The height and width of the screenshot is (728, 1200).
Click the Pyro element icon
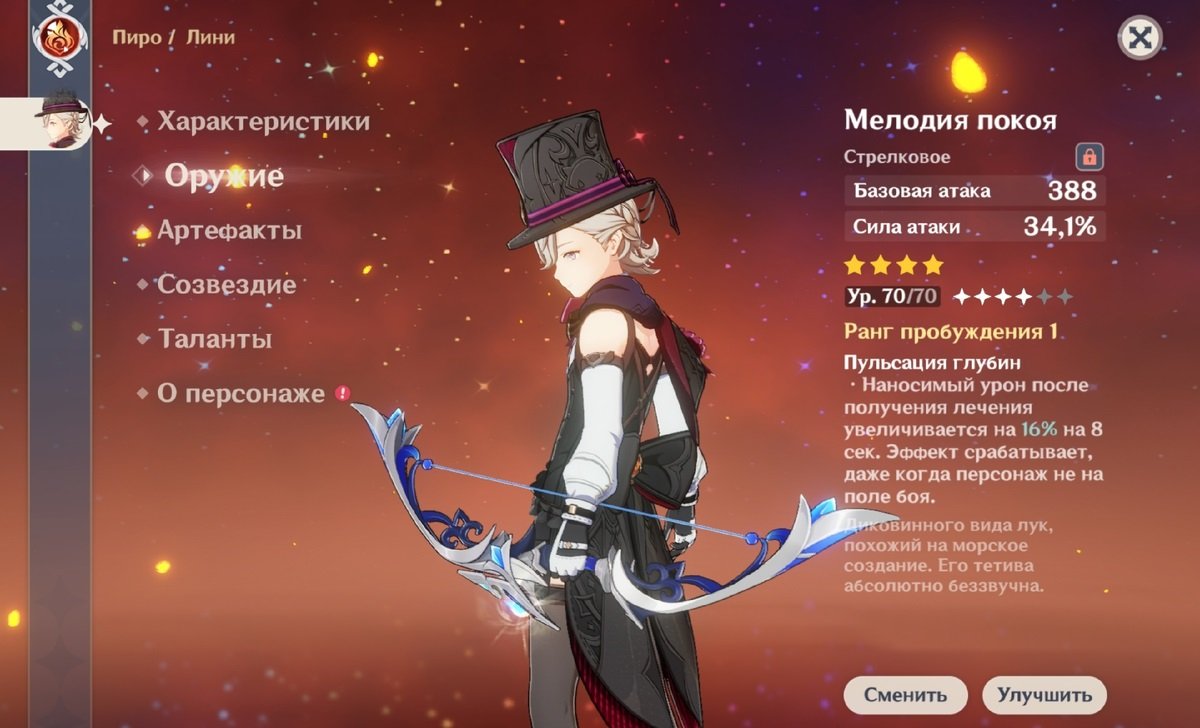pos(60,38)
